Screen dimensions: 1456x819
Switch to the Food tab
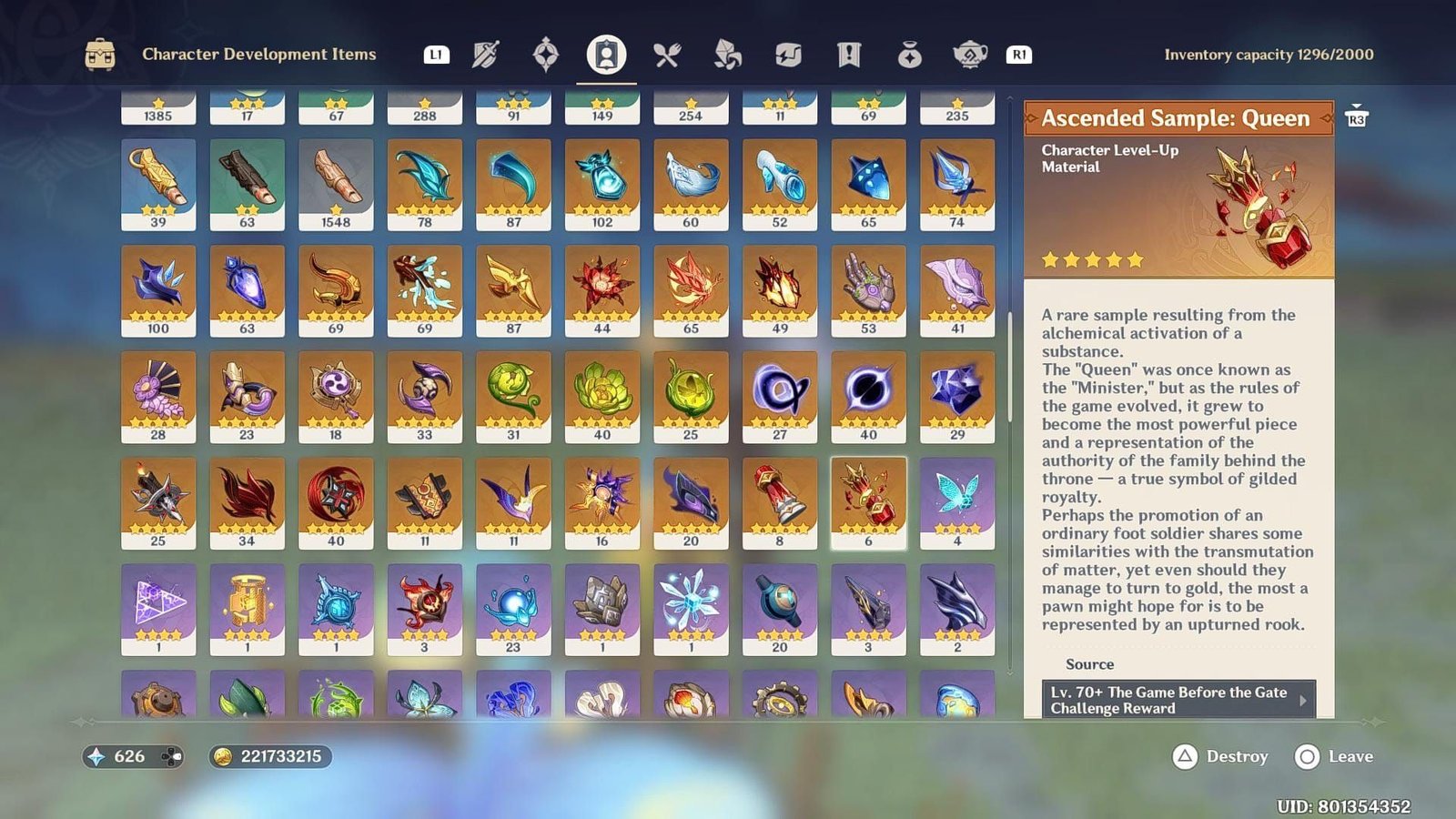click(x=667, y=55)
